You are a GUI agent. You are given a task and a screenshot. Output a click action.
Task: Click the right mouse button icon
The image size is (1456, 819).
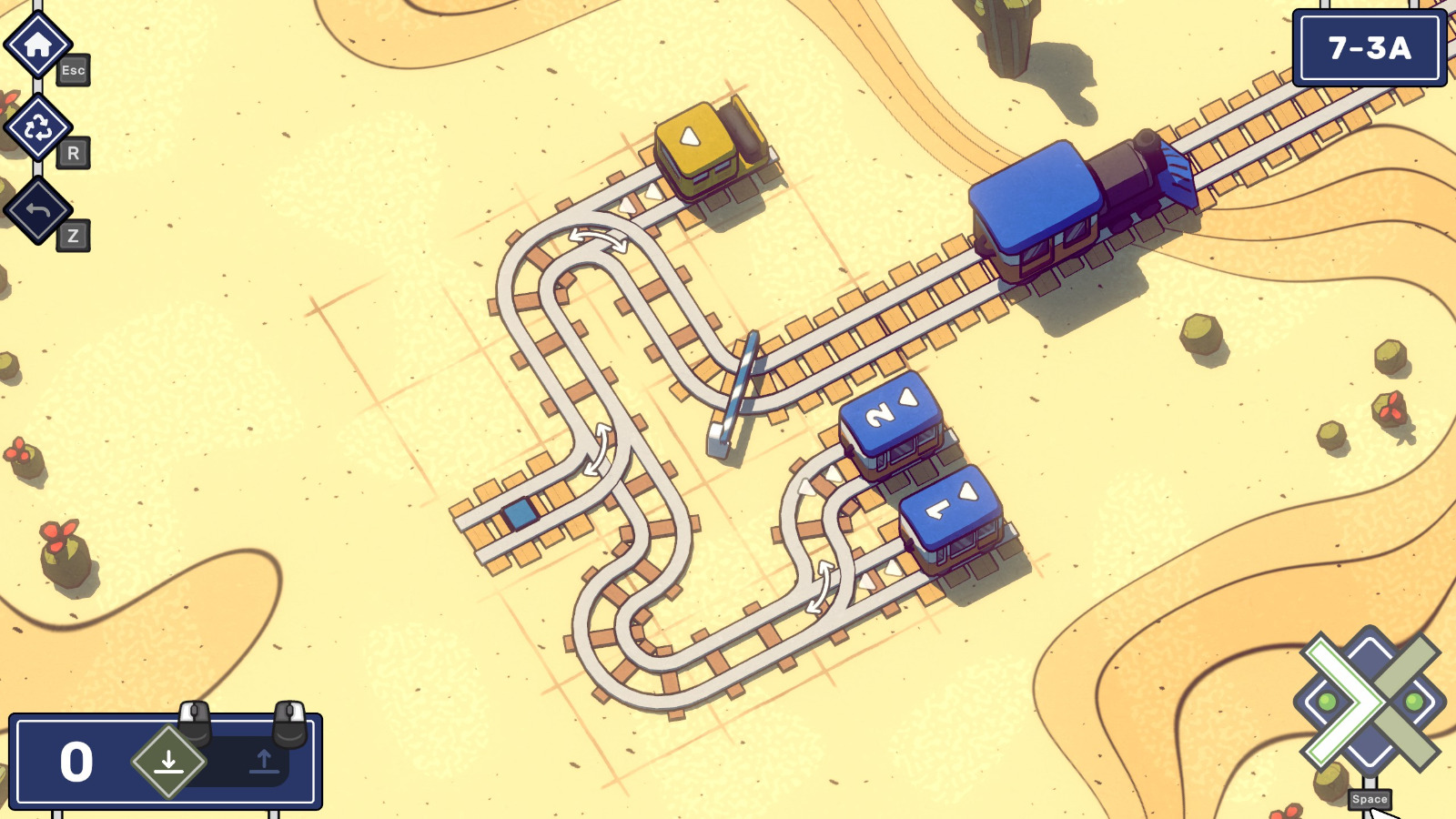click(x=288, y=723)
